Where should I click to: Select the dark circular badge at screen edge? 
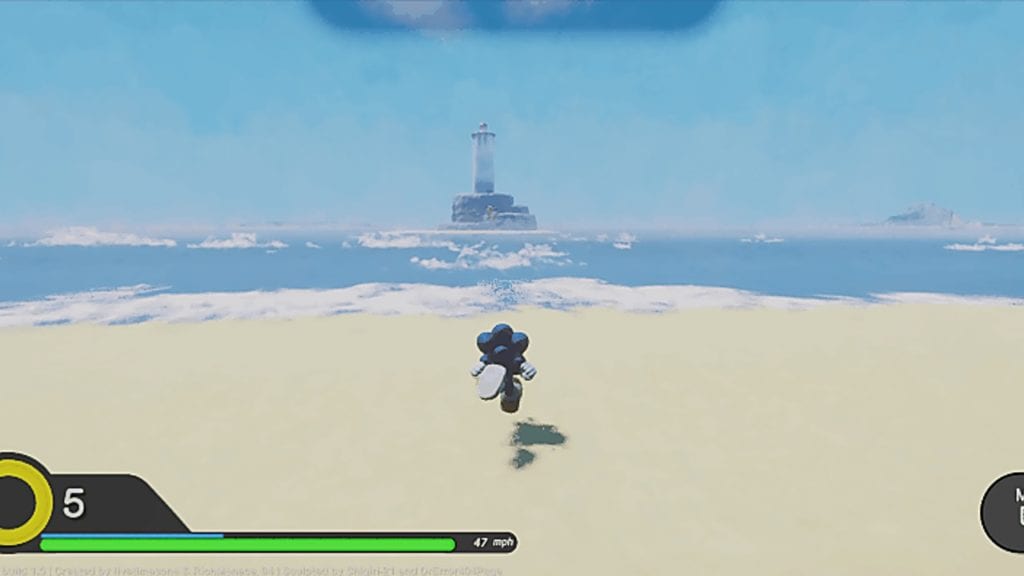click(x=1004, y=511)
